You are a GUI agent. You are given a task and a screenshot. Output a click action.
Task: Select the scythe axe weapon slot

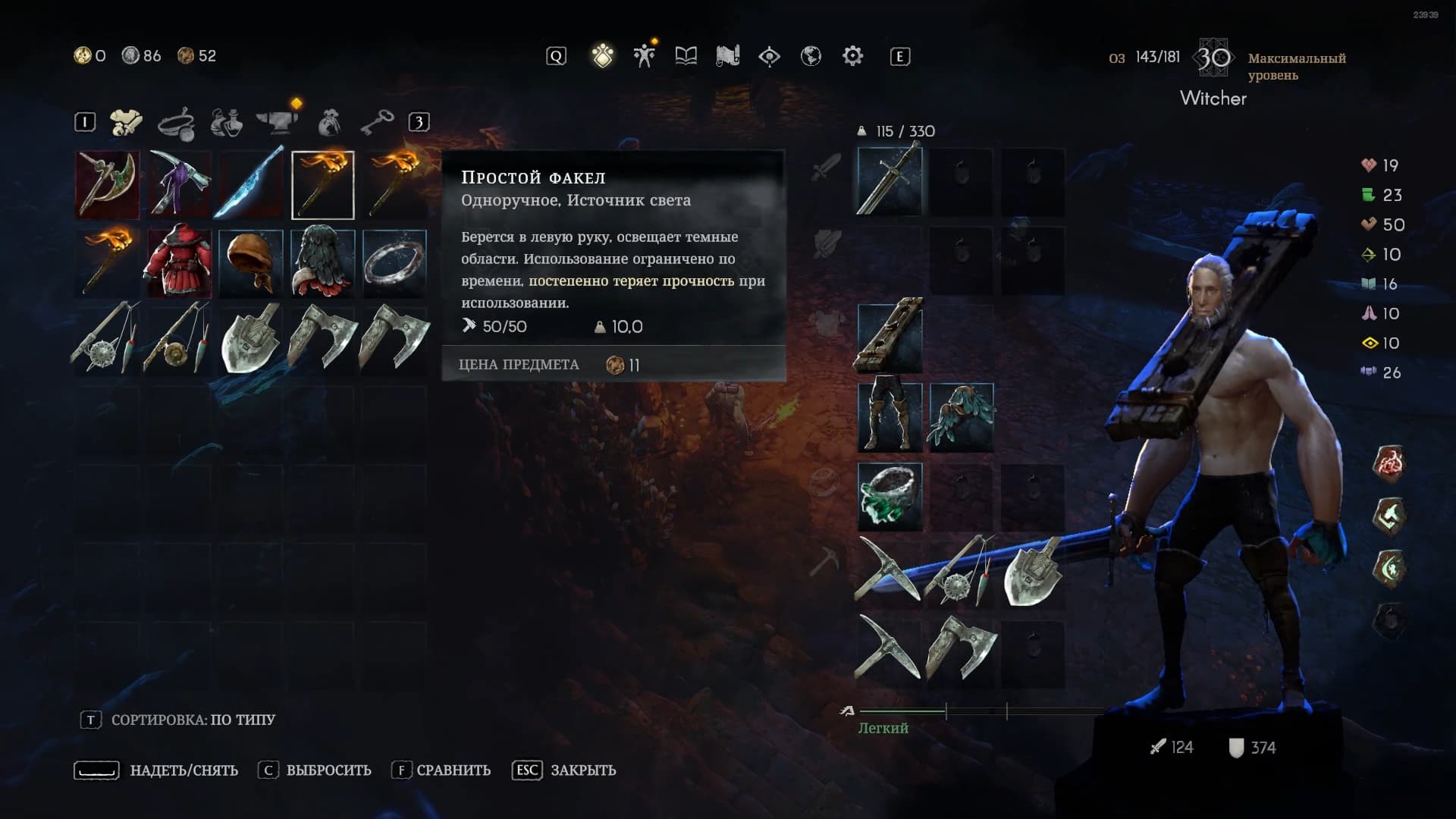point(107,185)
